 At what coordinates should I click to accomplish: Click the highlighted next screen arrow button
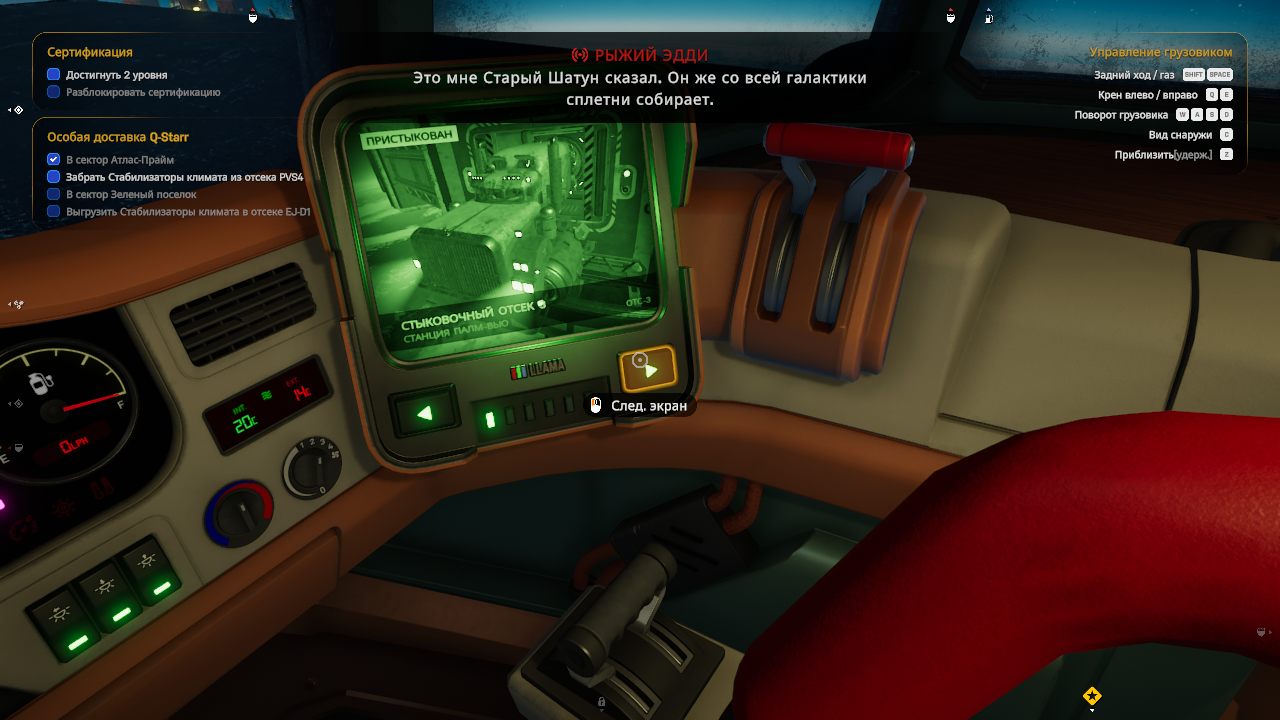click(x=648, y=369)
